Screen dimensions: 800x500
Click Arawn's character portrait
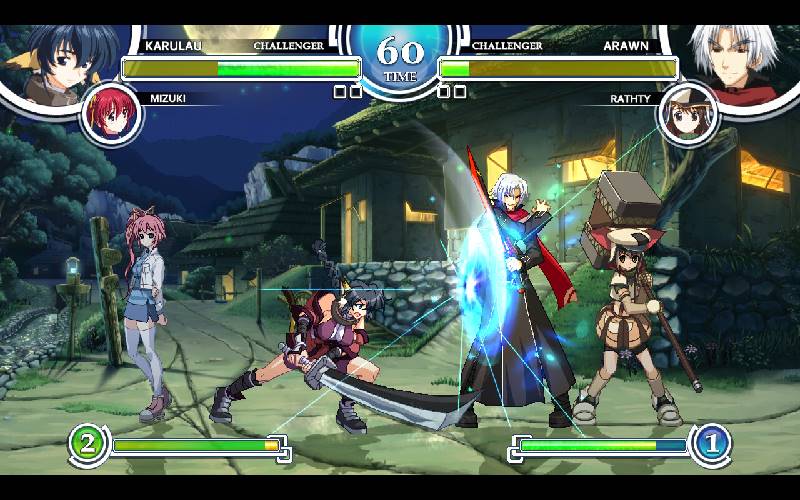click(741, 58)
